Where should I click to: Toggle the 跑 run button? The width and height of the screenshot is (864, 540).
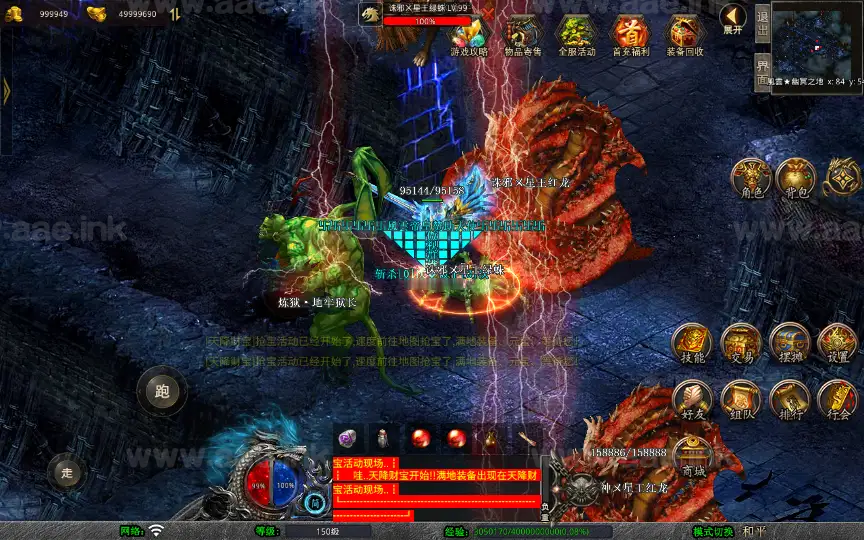click(x=162, y=391)
